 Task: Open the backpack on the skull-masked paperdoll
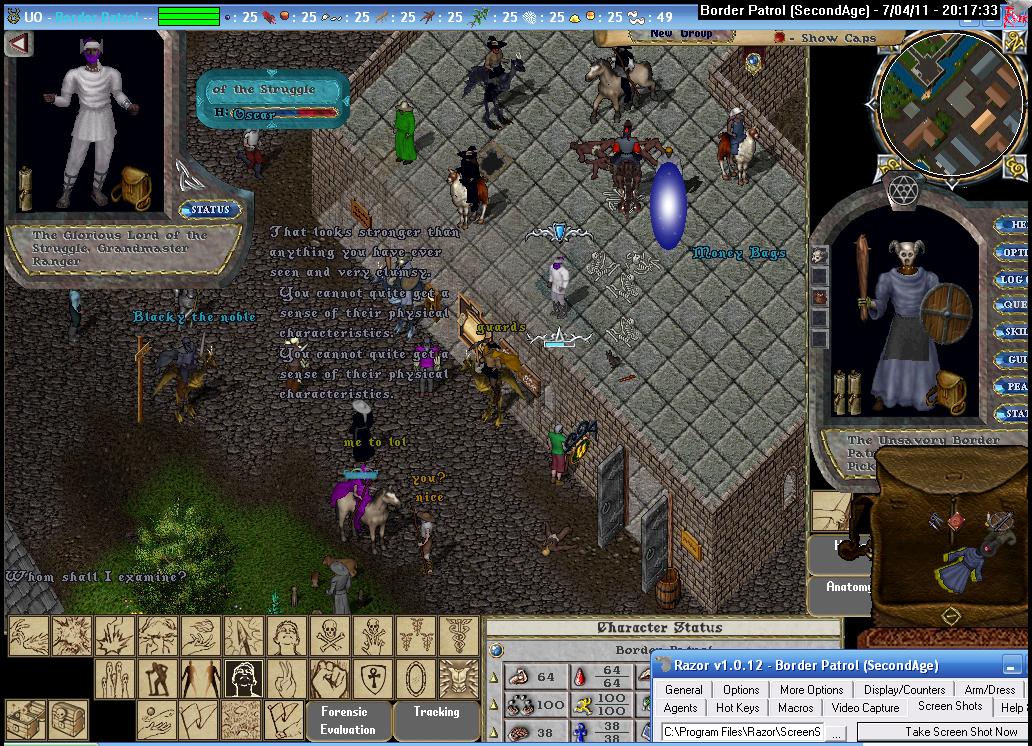(x=948, y=390)
